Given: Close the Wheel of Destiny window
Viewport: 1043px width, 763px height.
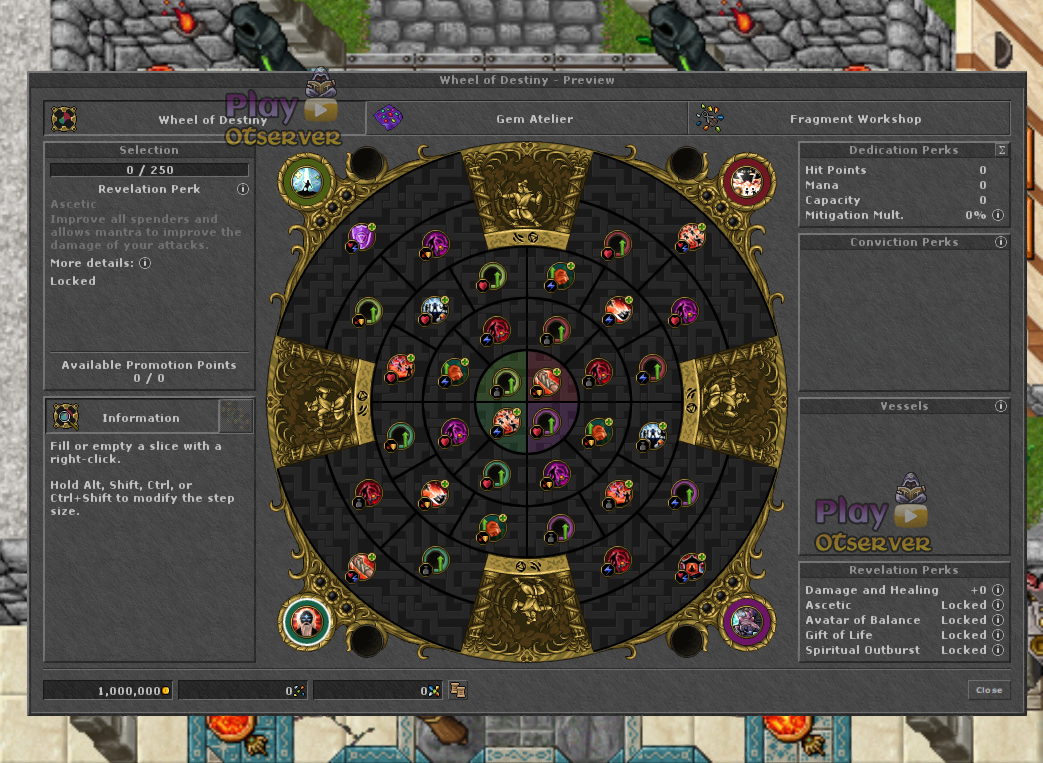Looking at the screenshot, I should (988, 690).
